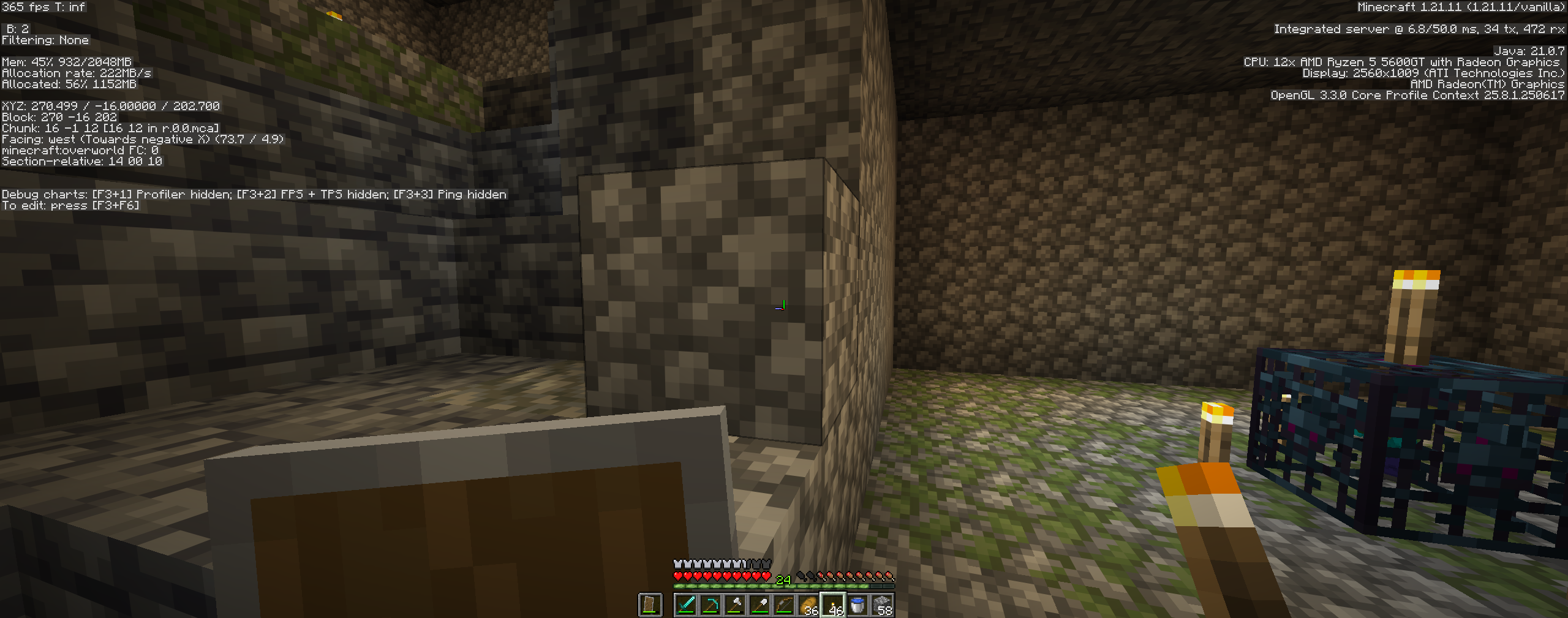1568x618 pixels.
Task: Pick the bread stack of 36
Action: click(809, 605)
